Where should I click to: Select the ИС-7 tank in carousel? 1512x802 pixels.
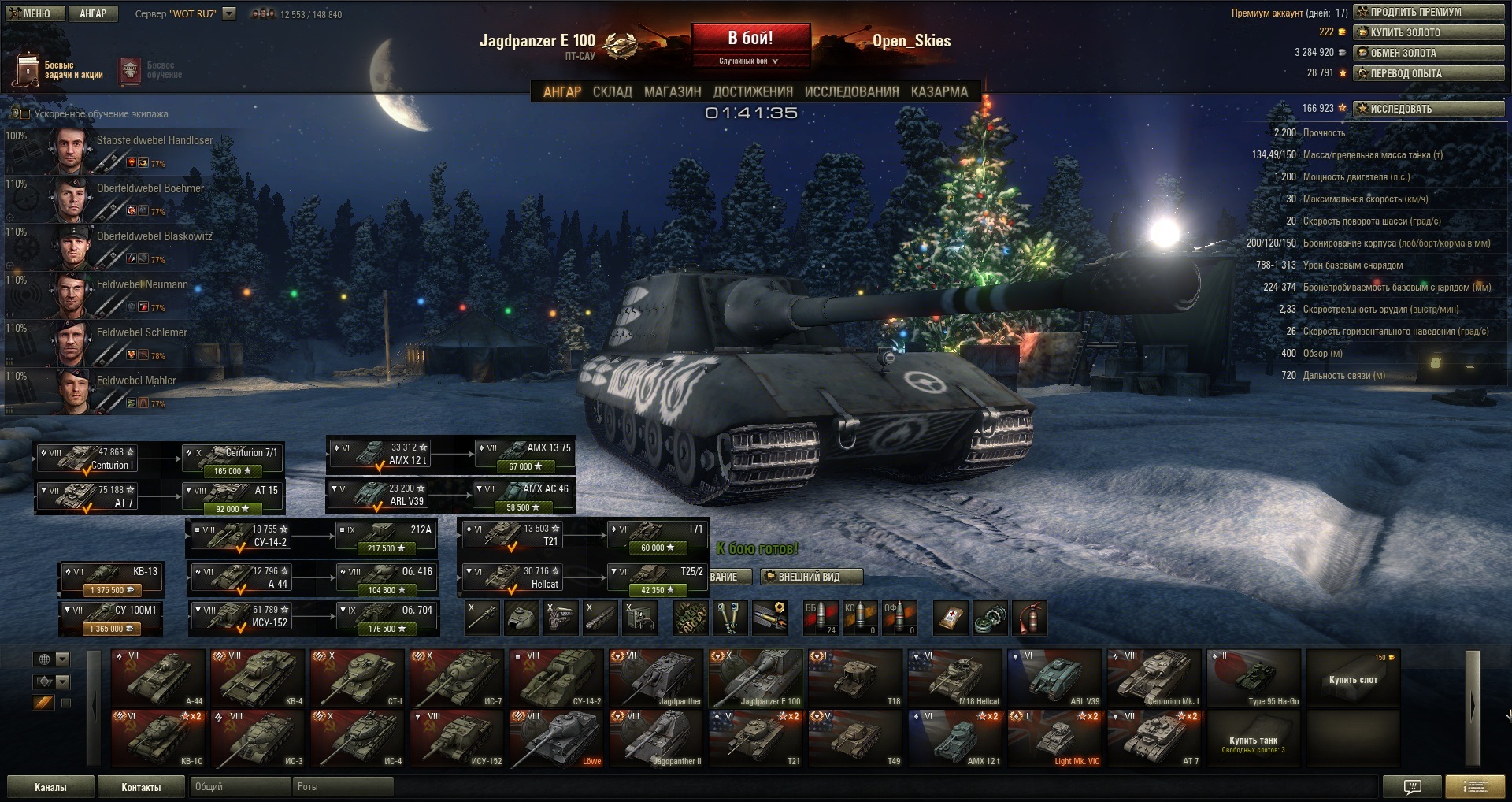tap(458, 678)
